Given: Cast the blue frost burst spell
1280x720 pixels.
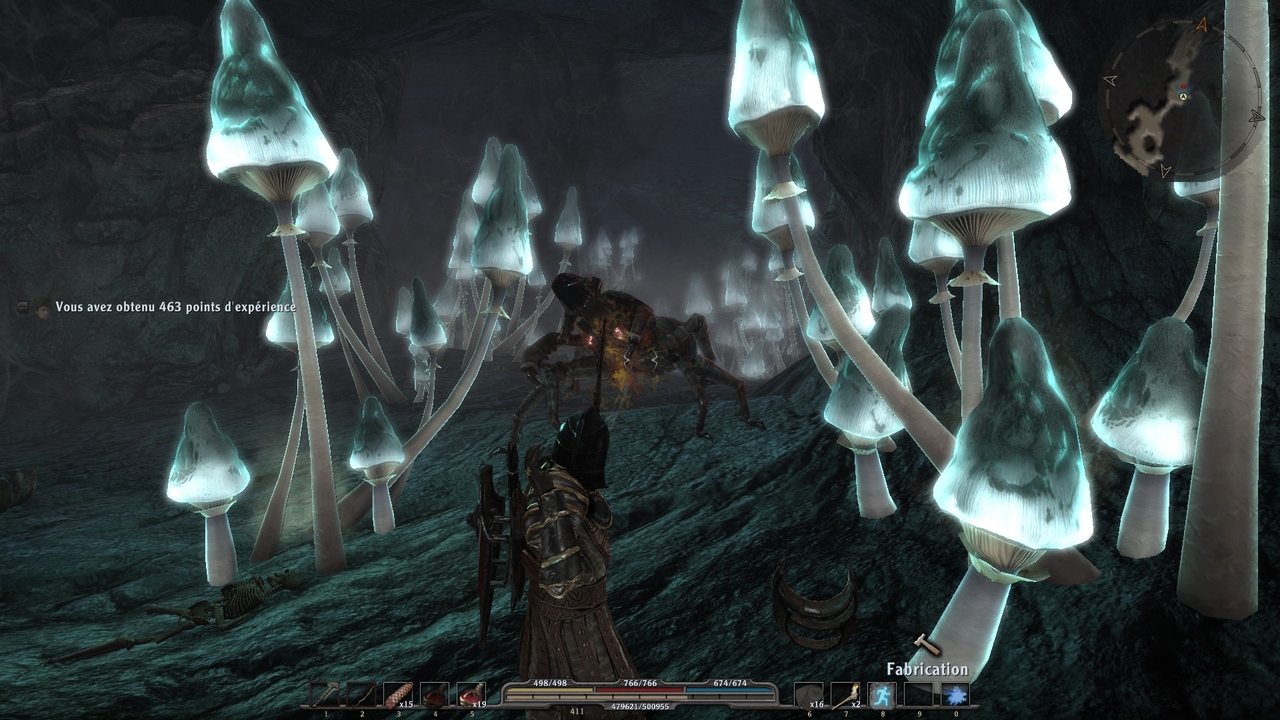Looking at the screenshot, I should pyautogui.click(x=955, y=694).
